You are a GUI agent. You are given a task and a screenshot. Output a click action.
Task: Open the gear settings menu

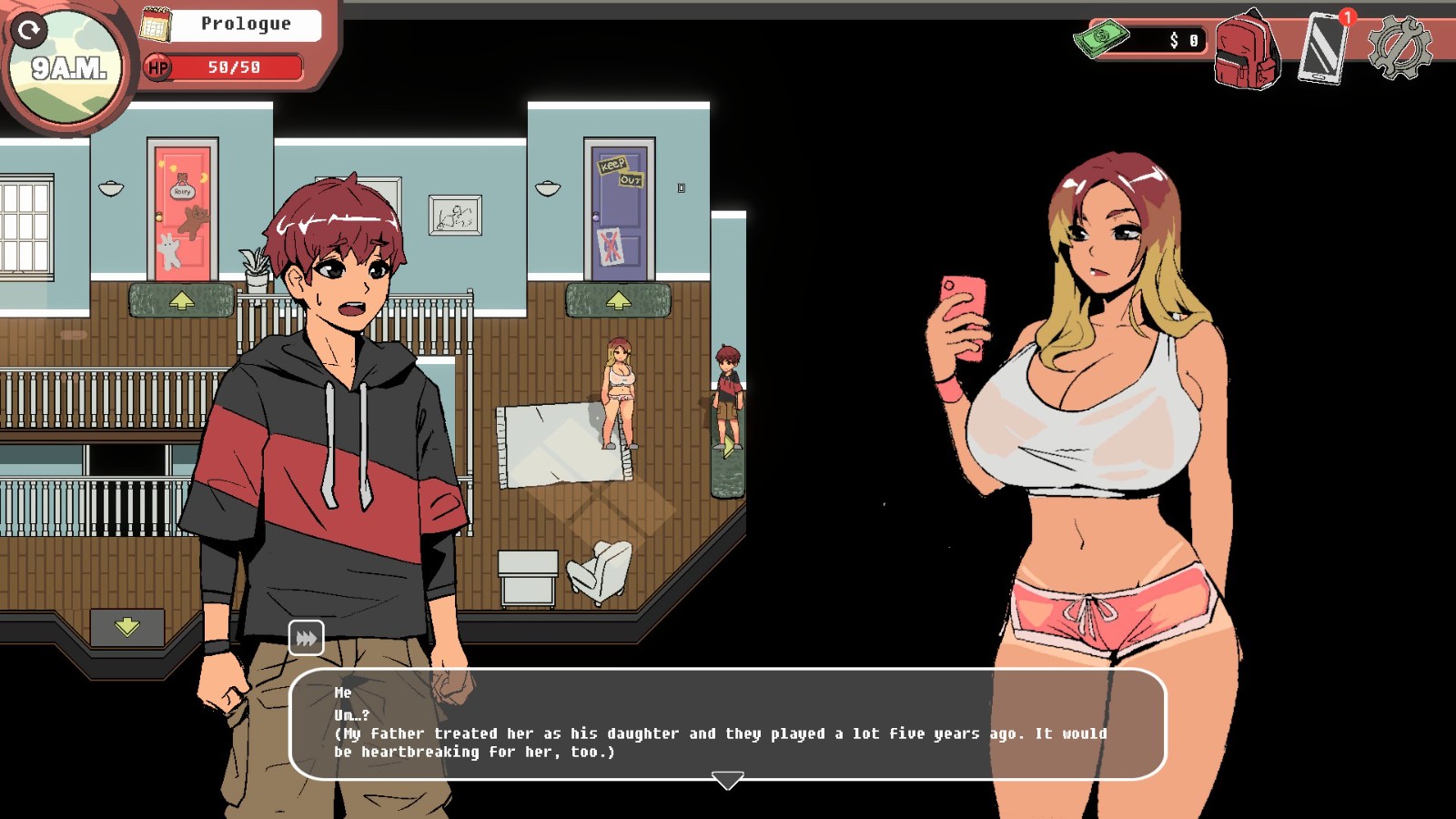[1400, 48]
